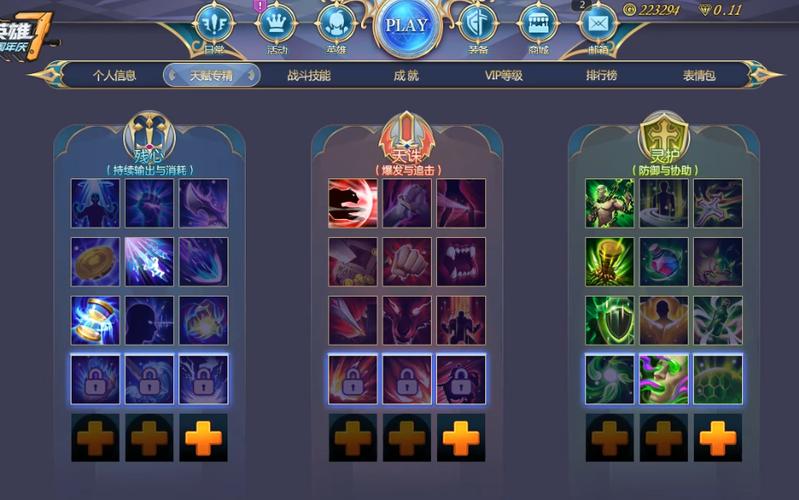
Task: Open the 英雄 heroes menu
Action: coord(336,24)
